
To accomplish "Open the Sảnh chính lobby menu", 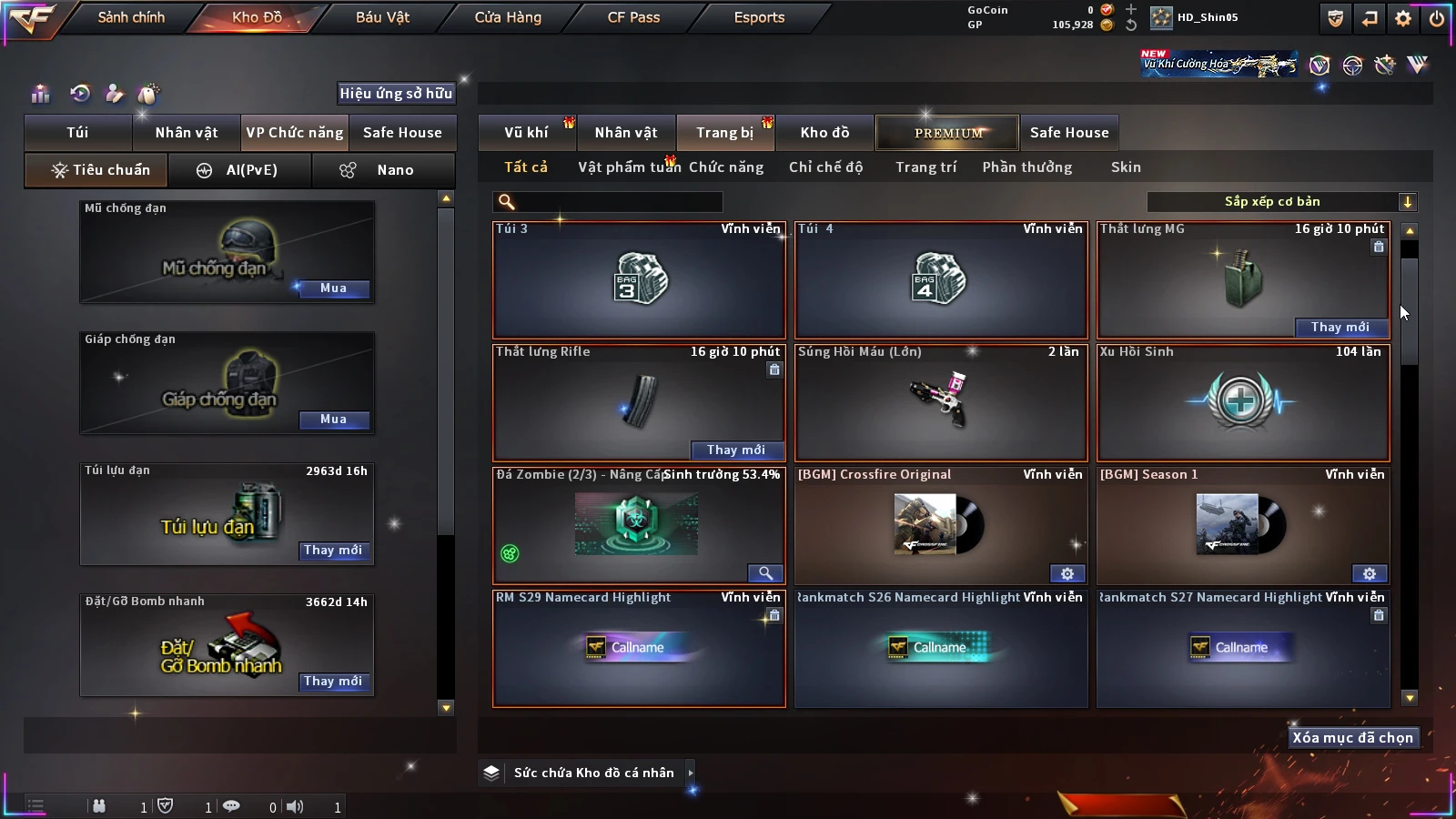I will [131, 17].
